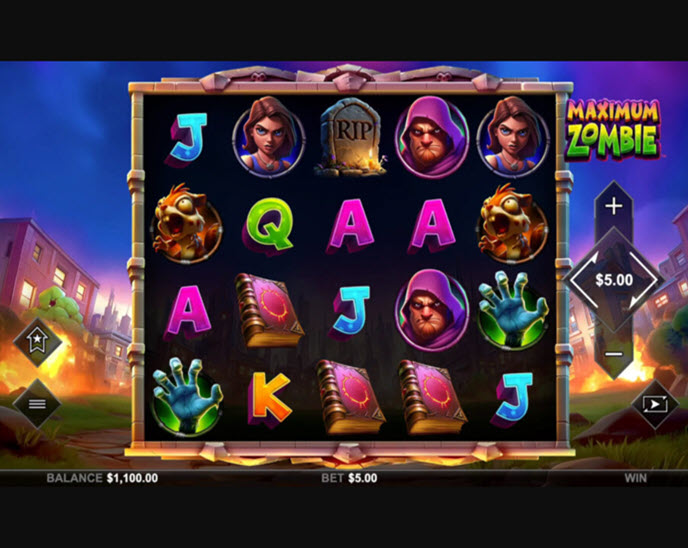Click the star badge feature icon
Image resolution: width=688 pixels, height=548 pixels.
tap(37, 343)
